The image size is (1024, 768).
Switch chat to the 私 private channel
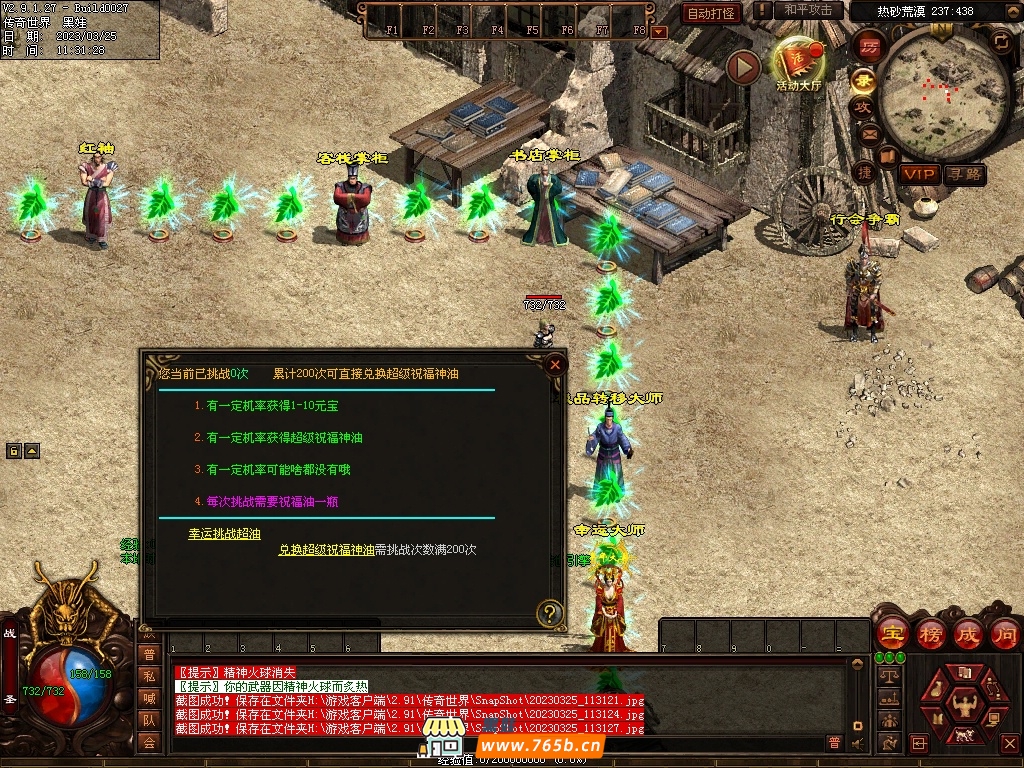pos(149,676)
